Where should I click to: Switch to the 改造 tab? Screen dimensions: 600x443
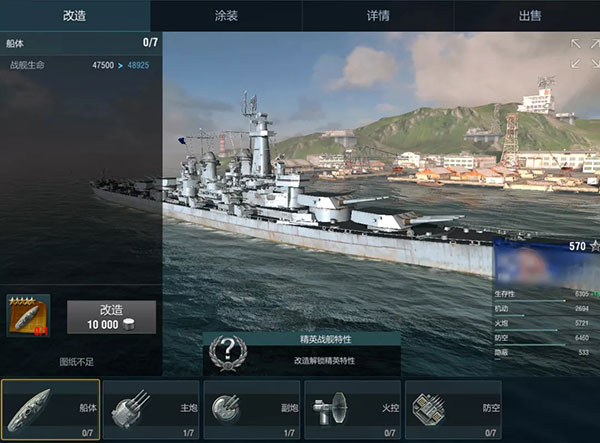(x=75, y=15)
